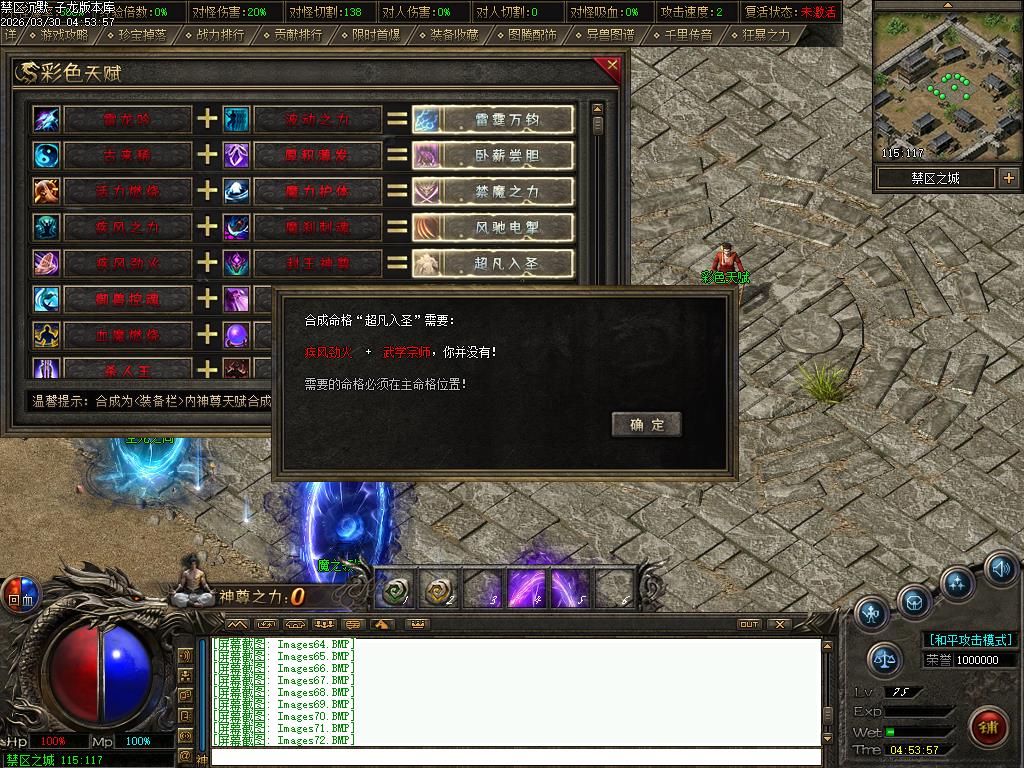The height and width of the screenshot is (768, 1024).
Task: Click the round red 铺 shop button
Action: pyautogui.click(x=989, y=726)
